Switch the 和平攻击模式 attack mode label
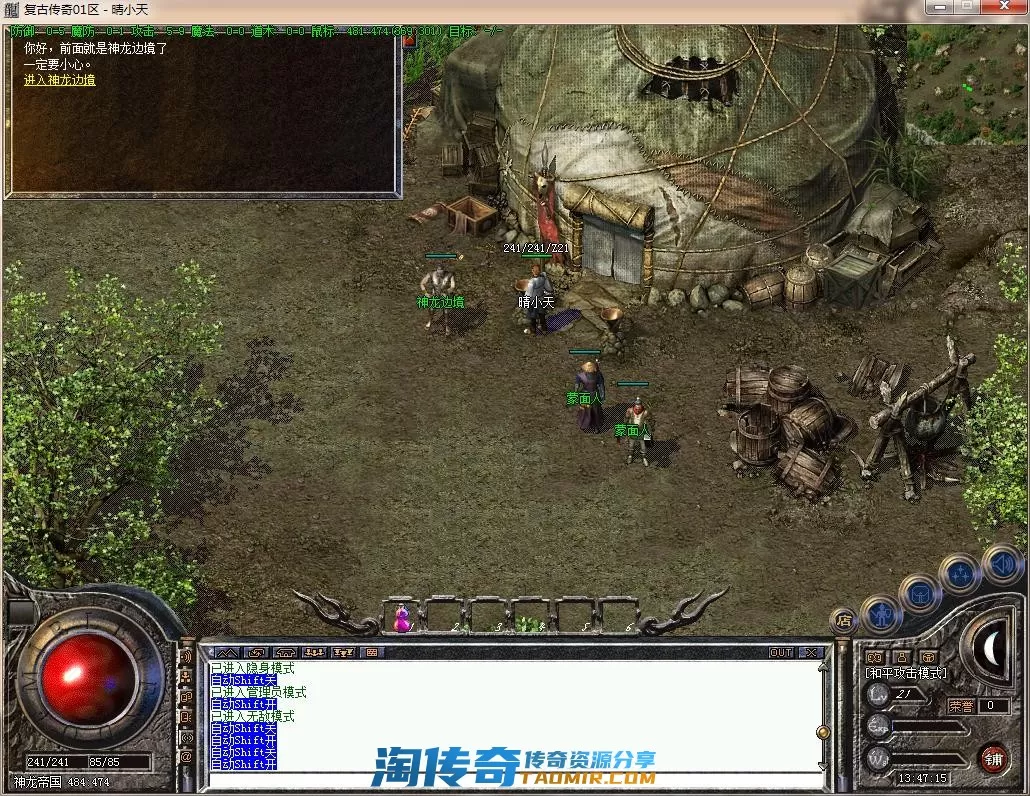This screenshot has width=1030, height=796. (905, 673)
